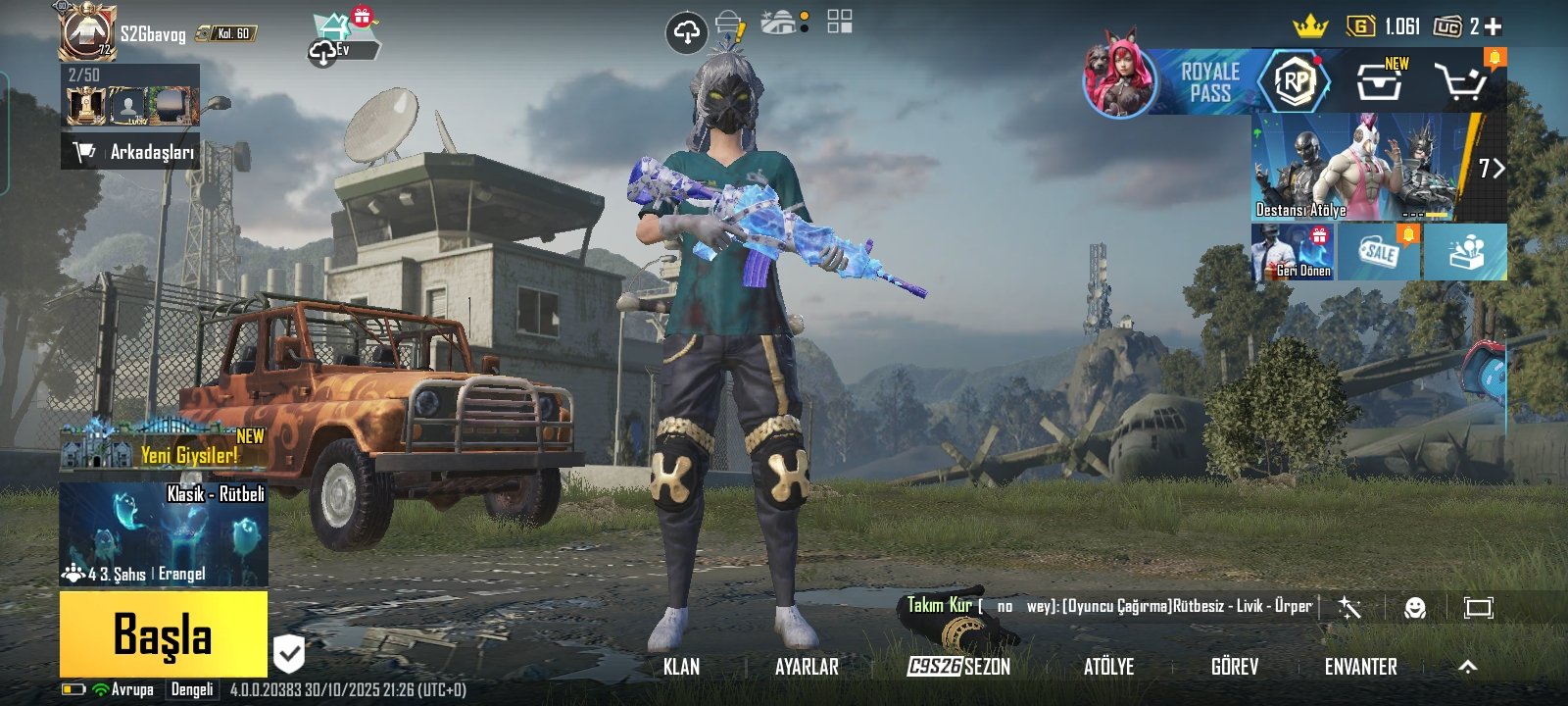Open AYARLAR settings

click(807, 667)
